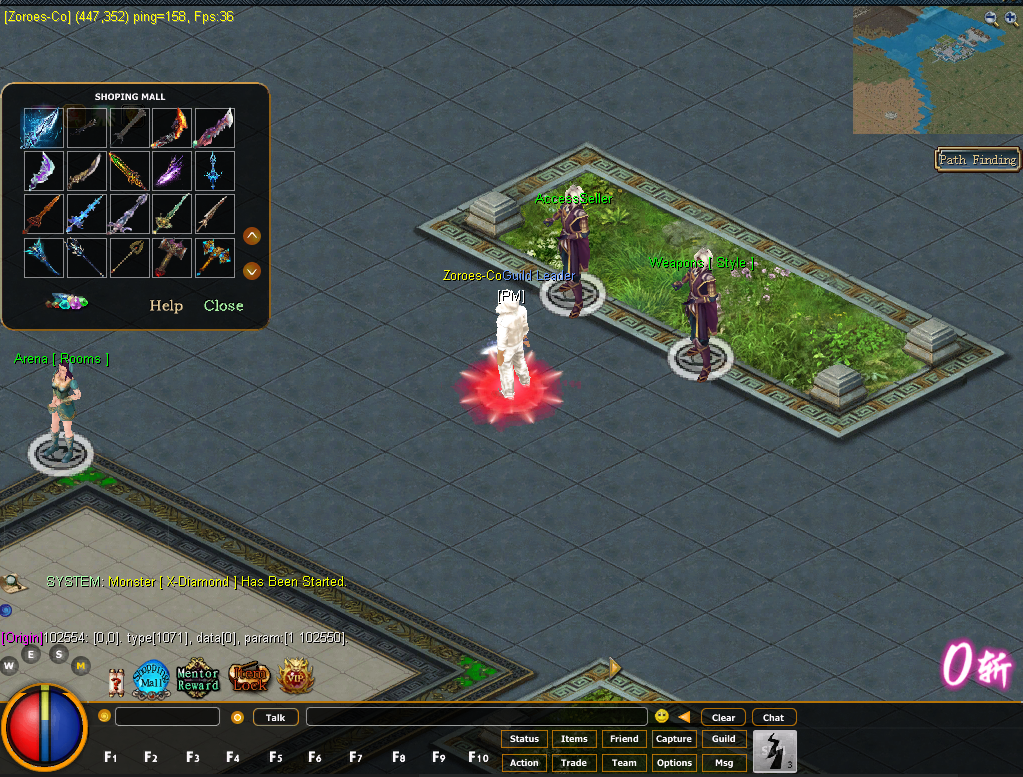Viewport: 1023px width, 777px height.
Task: Click the Item Lock icon
Action: pyautogui.click(x=248, y=678)
